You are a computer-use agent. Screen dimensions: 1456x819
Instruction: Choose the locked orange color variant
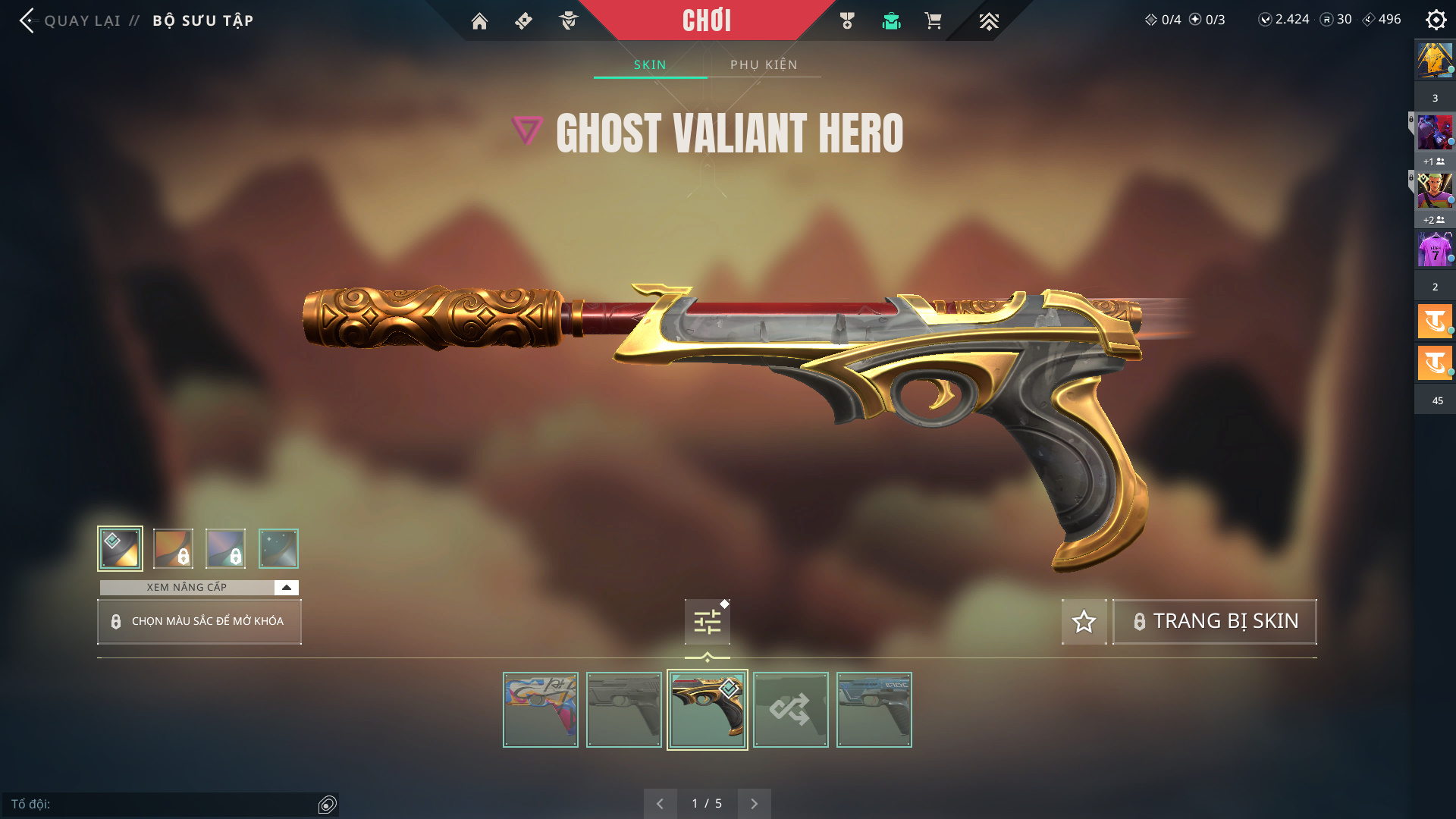tap(173, 548)
